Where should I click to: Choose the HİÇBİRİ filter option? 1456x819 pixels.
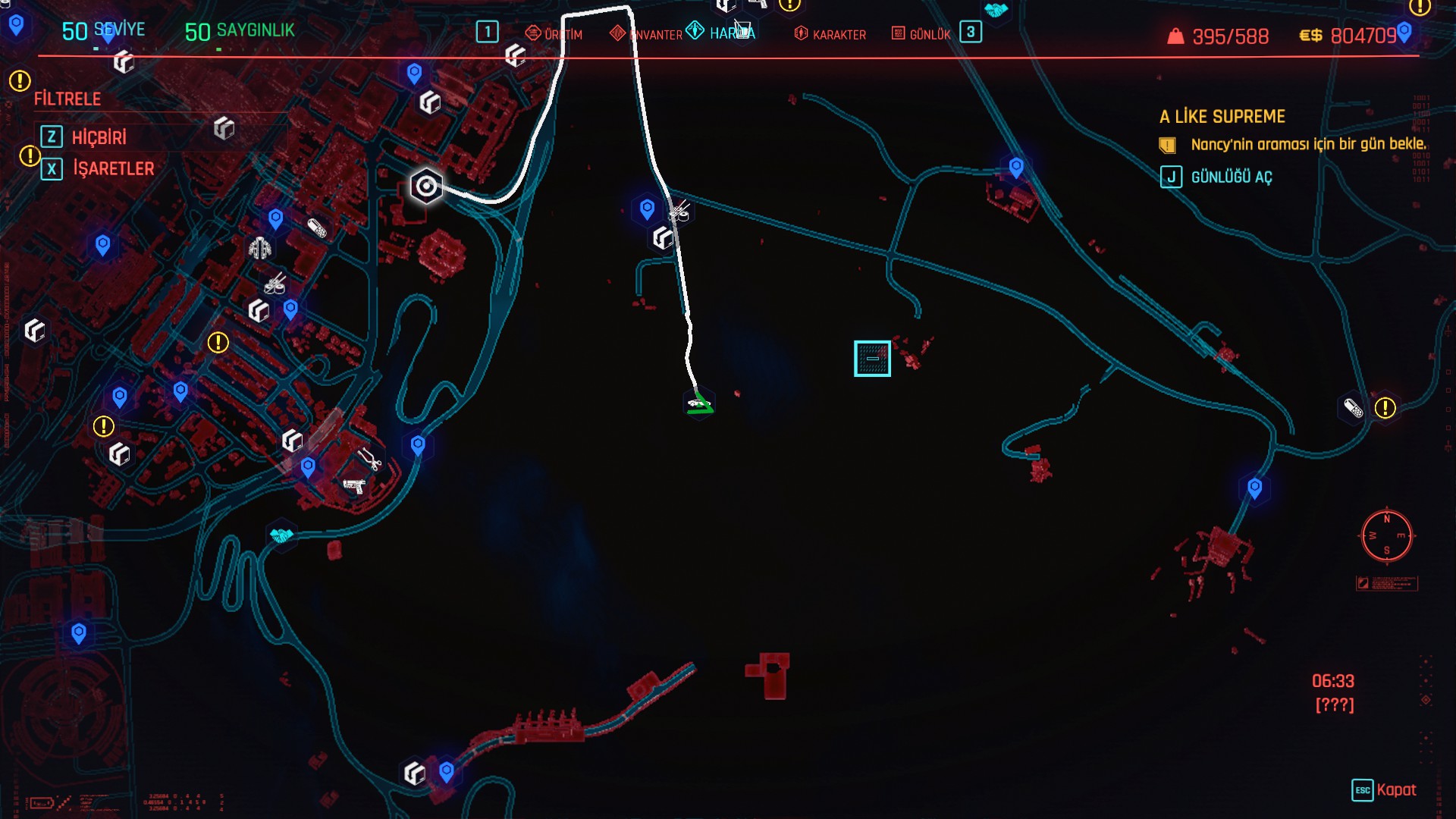click(99, 137)
